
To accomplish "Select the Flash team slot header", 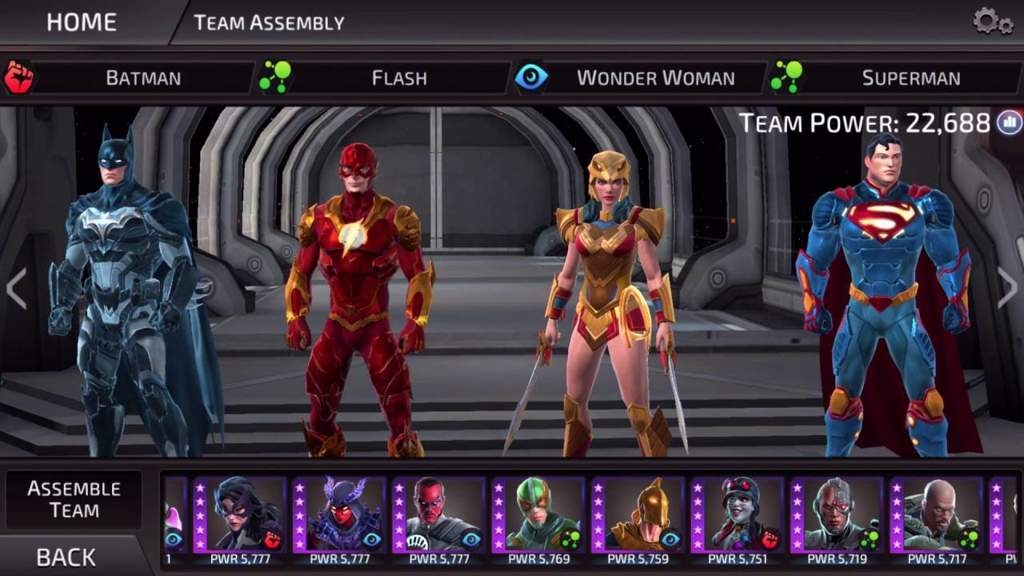I will 399,78.
